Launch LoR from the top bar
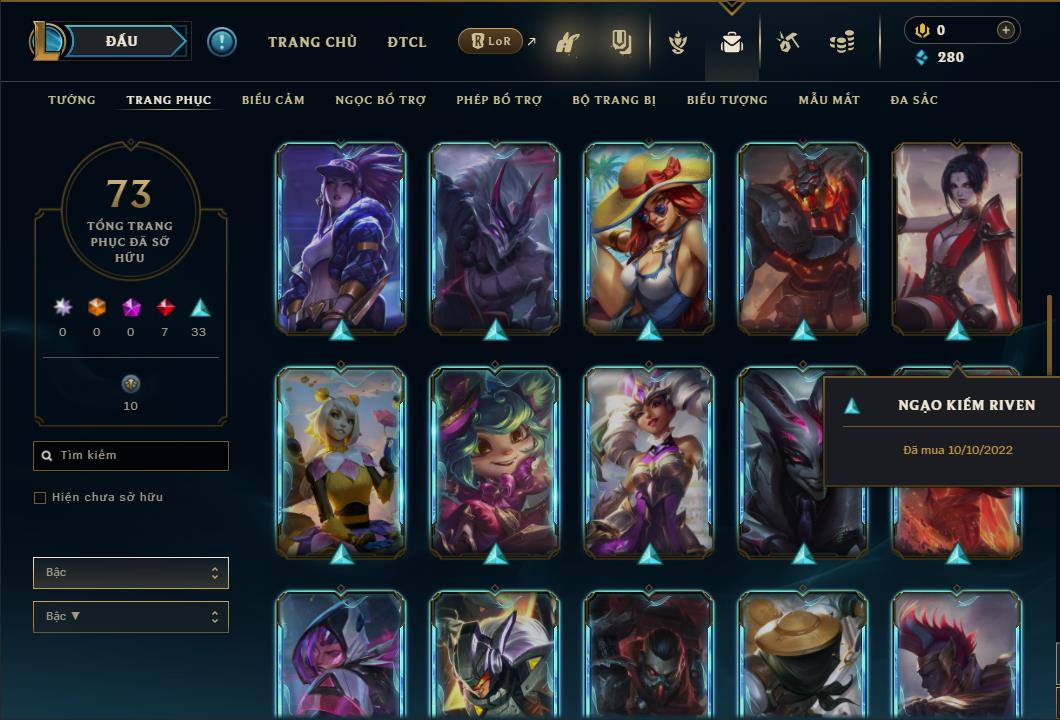The height and width of the screenshot is (720, 1060). click(491, 42)
